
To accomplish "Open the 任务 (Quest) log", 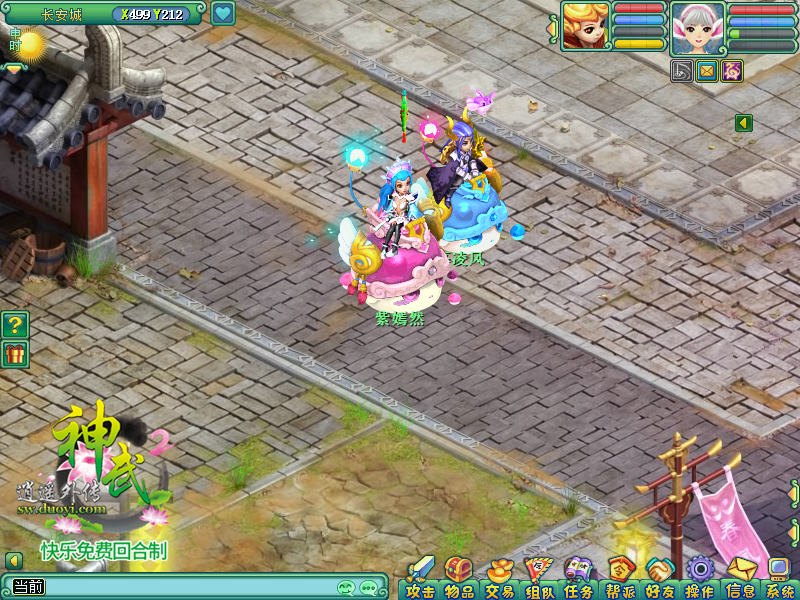I will pyautogui.click(x=579, y=580).
